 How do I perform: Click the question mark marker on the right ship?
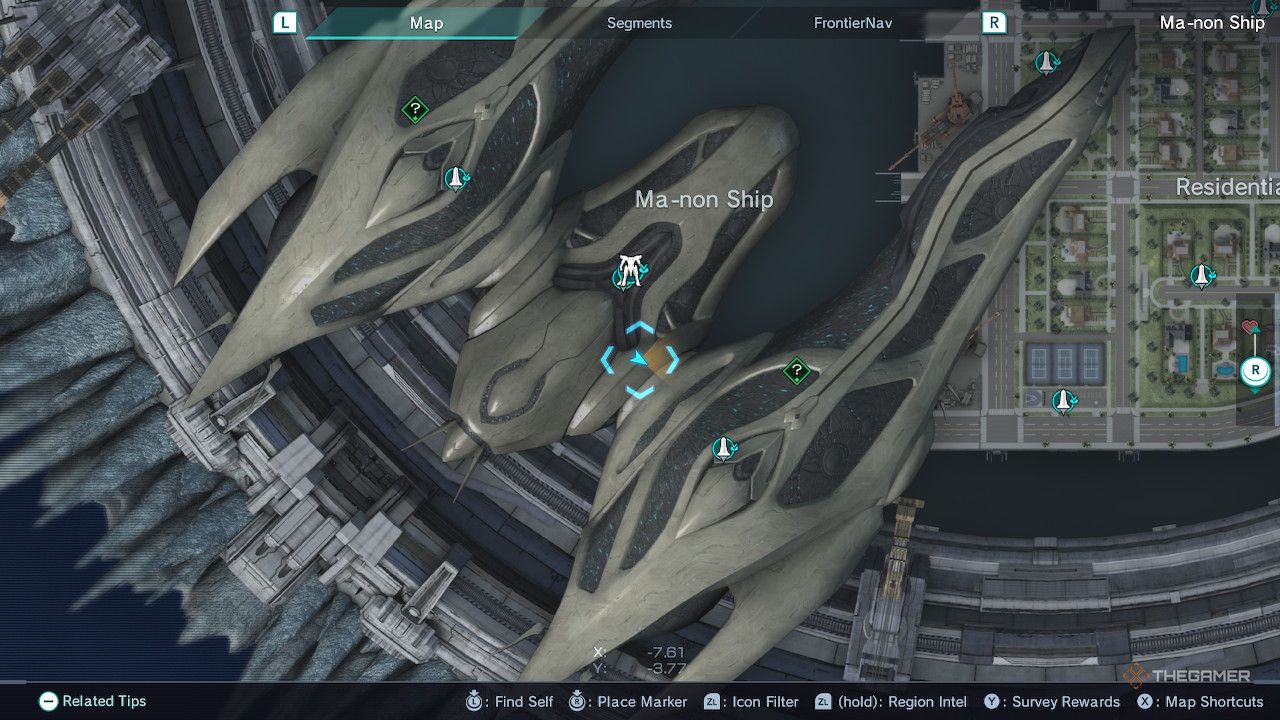pos(795,371)
